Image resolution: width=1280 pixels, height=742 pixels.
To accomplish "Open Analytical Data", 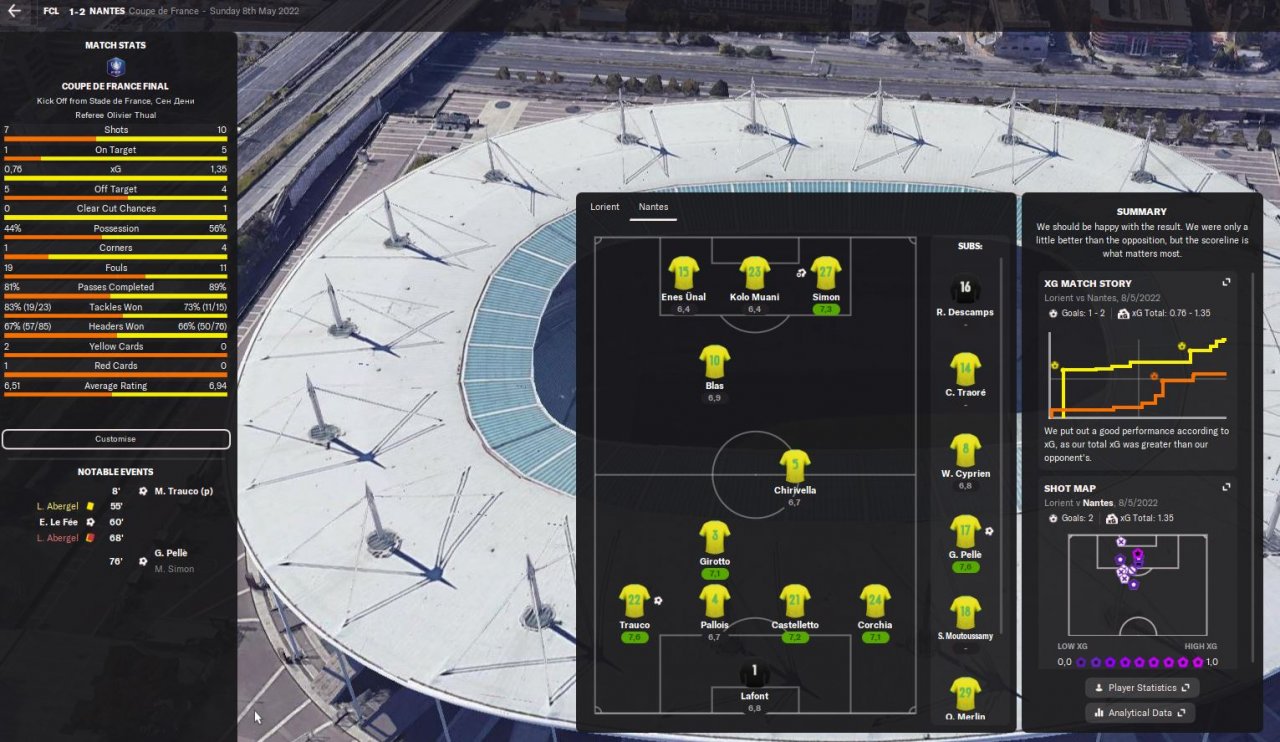I will tap(1141, 713).
